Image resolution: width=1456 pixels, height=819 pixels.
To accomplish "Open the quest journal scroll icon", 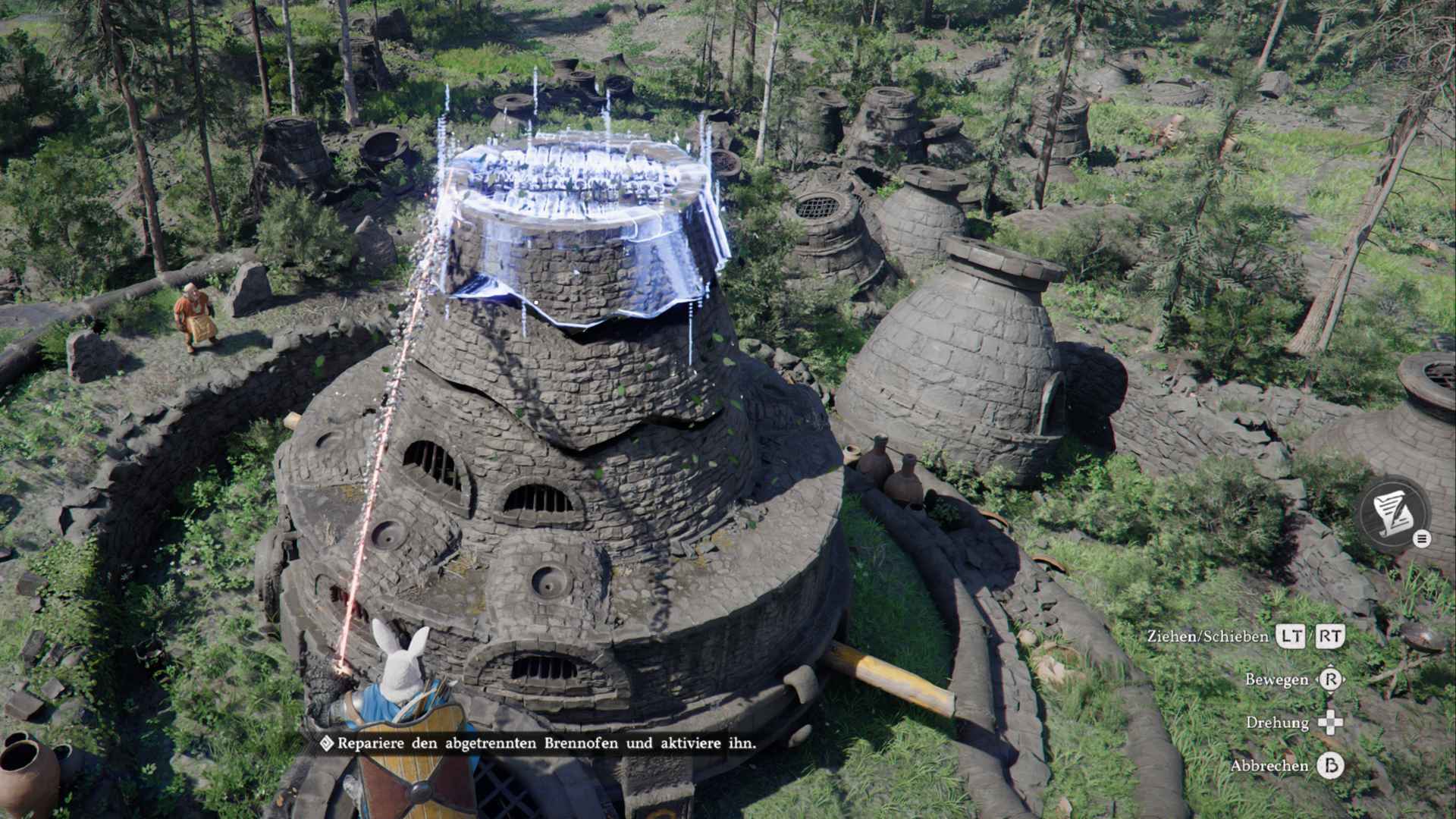I will 1394,512.
